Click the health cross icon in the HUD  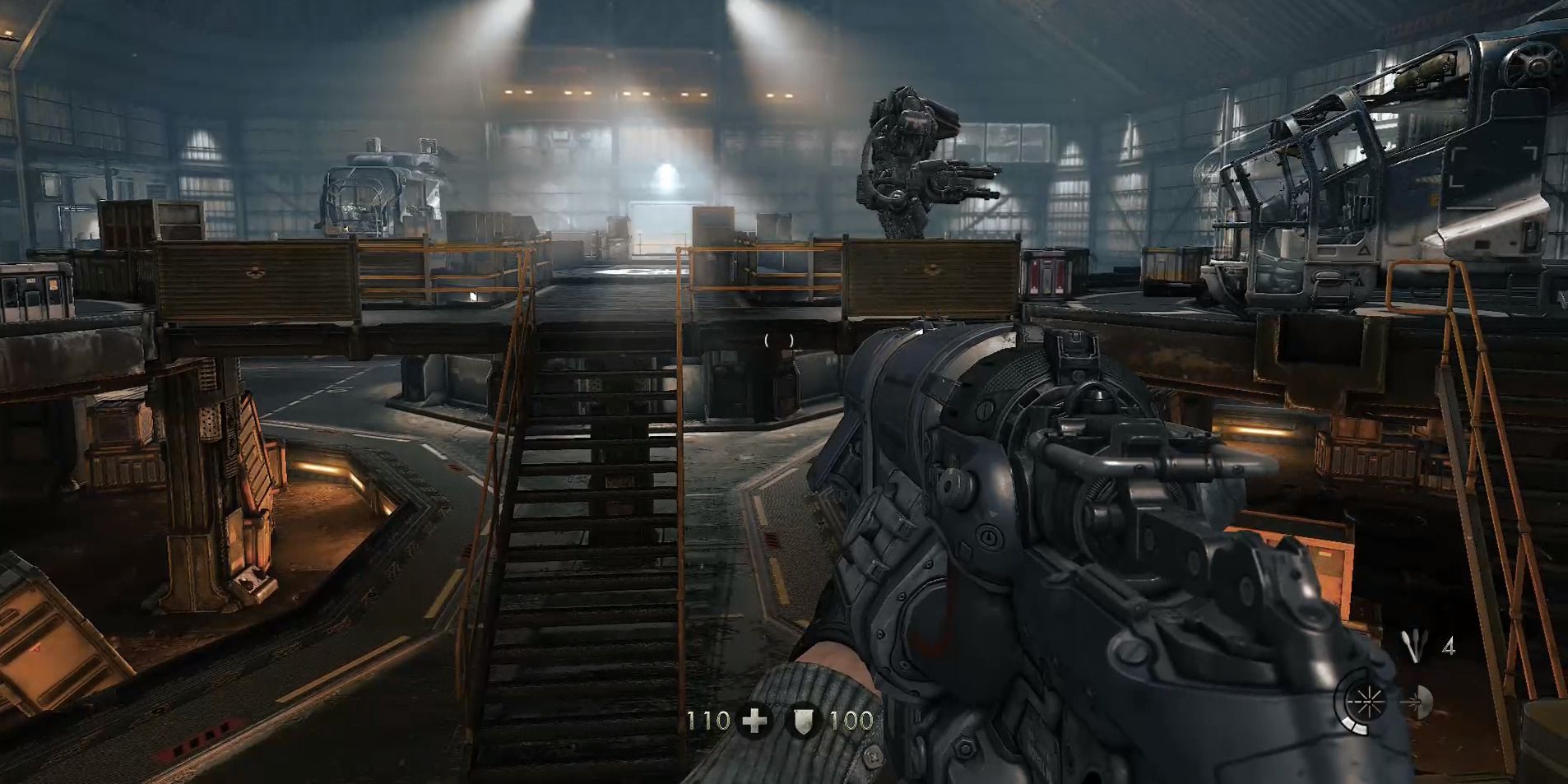pos(754,721)
